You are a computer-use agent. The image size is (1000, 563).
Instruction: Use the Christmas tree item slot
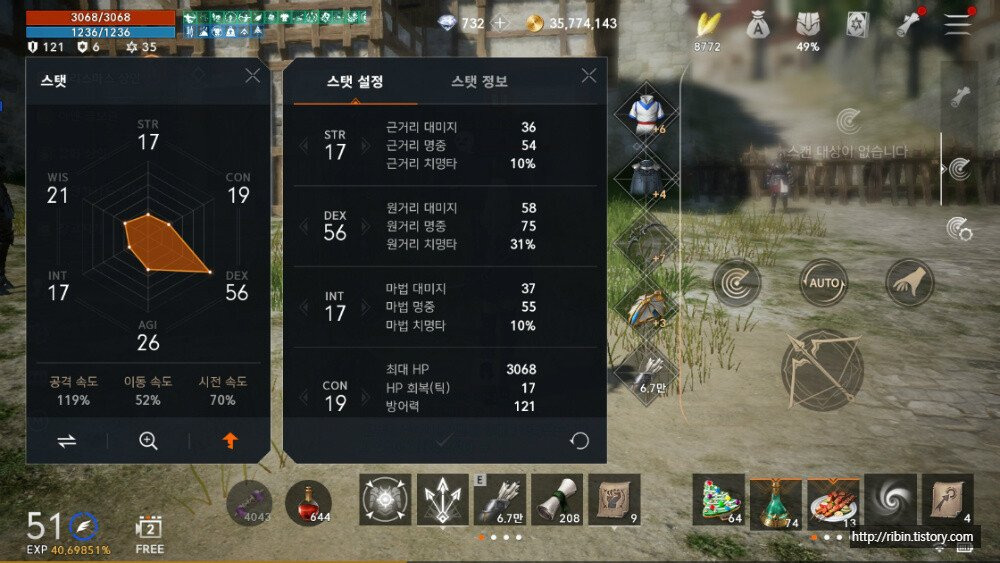click(x=718, y=499)
